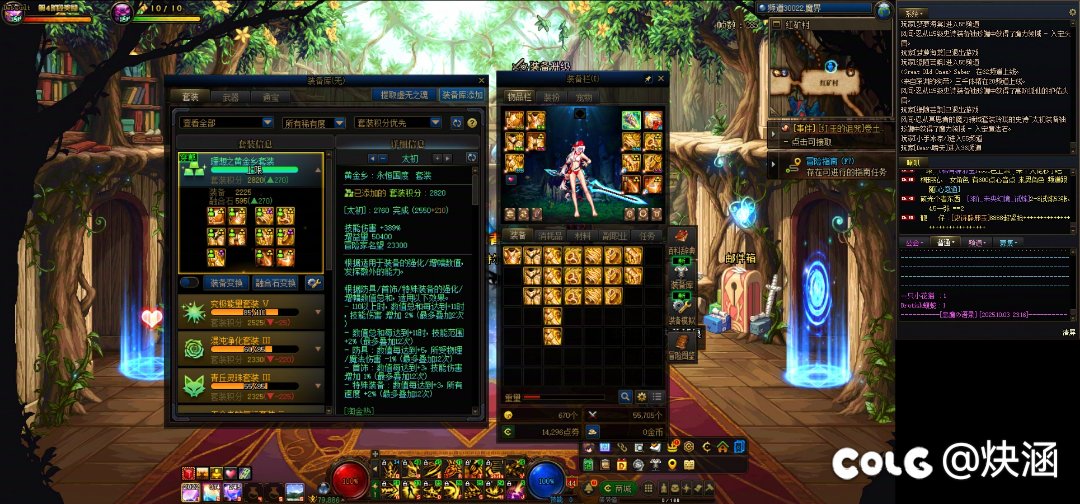Open the 装扮 tab in the inventory window
The image size is (1080, 504).
pos(551,98)
